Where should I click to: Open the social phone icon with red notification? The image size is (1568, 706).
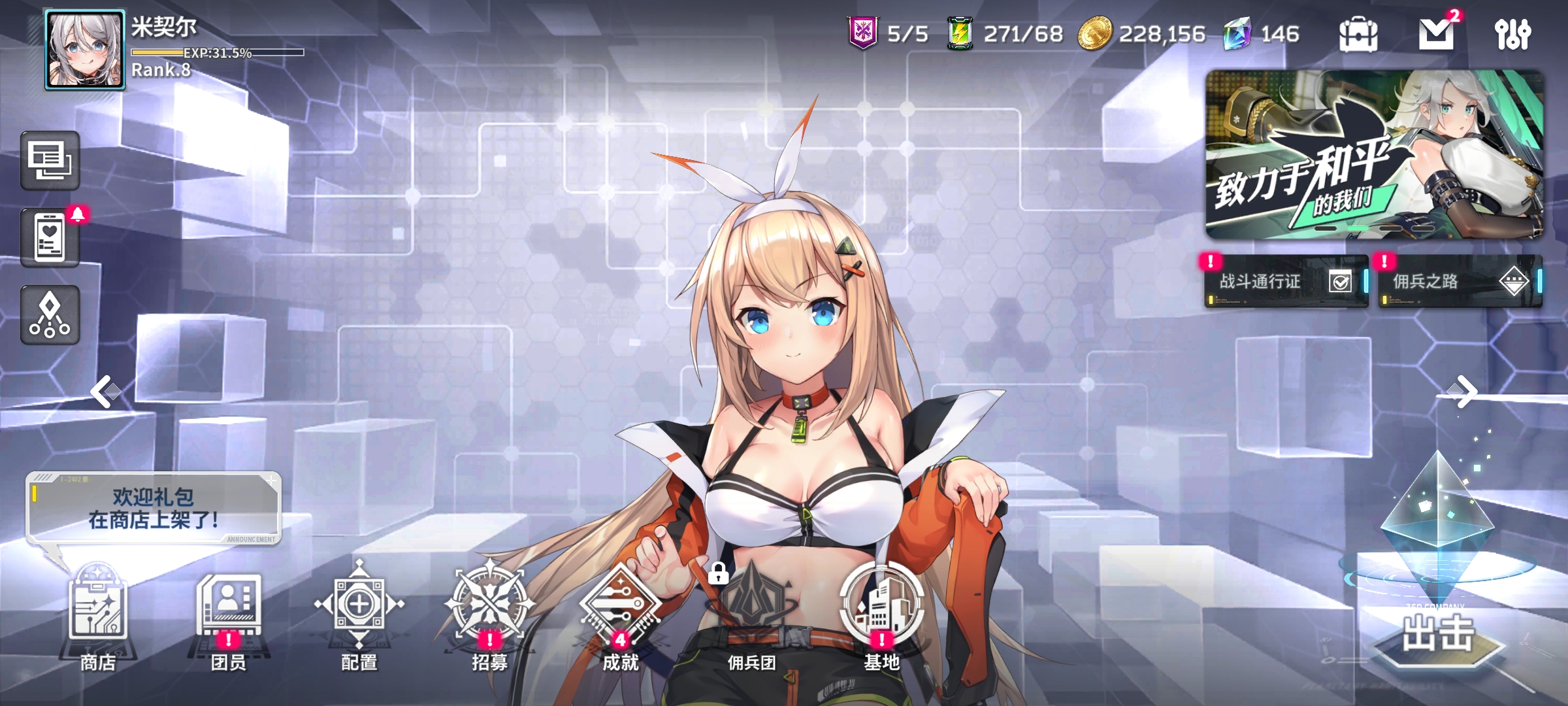pyautogui.click(x=50, y=237)
